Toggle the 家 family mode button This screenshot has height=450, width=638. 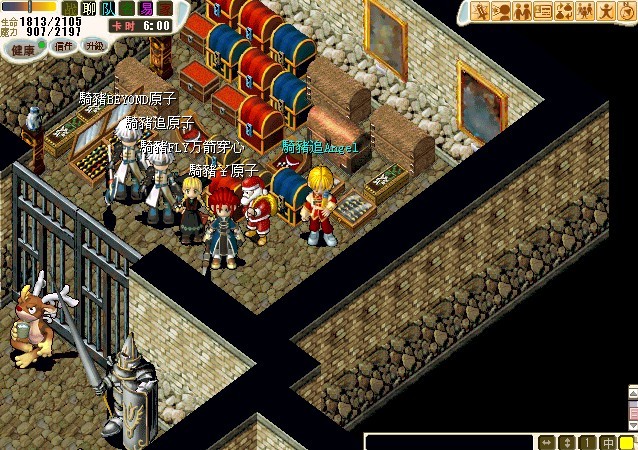point(165,8)
